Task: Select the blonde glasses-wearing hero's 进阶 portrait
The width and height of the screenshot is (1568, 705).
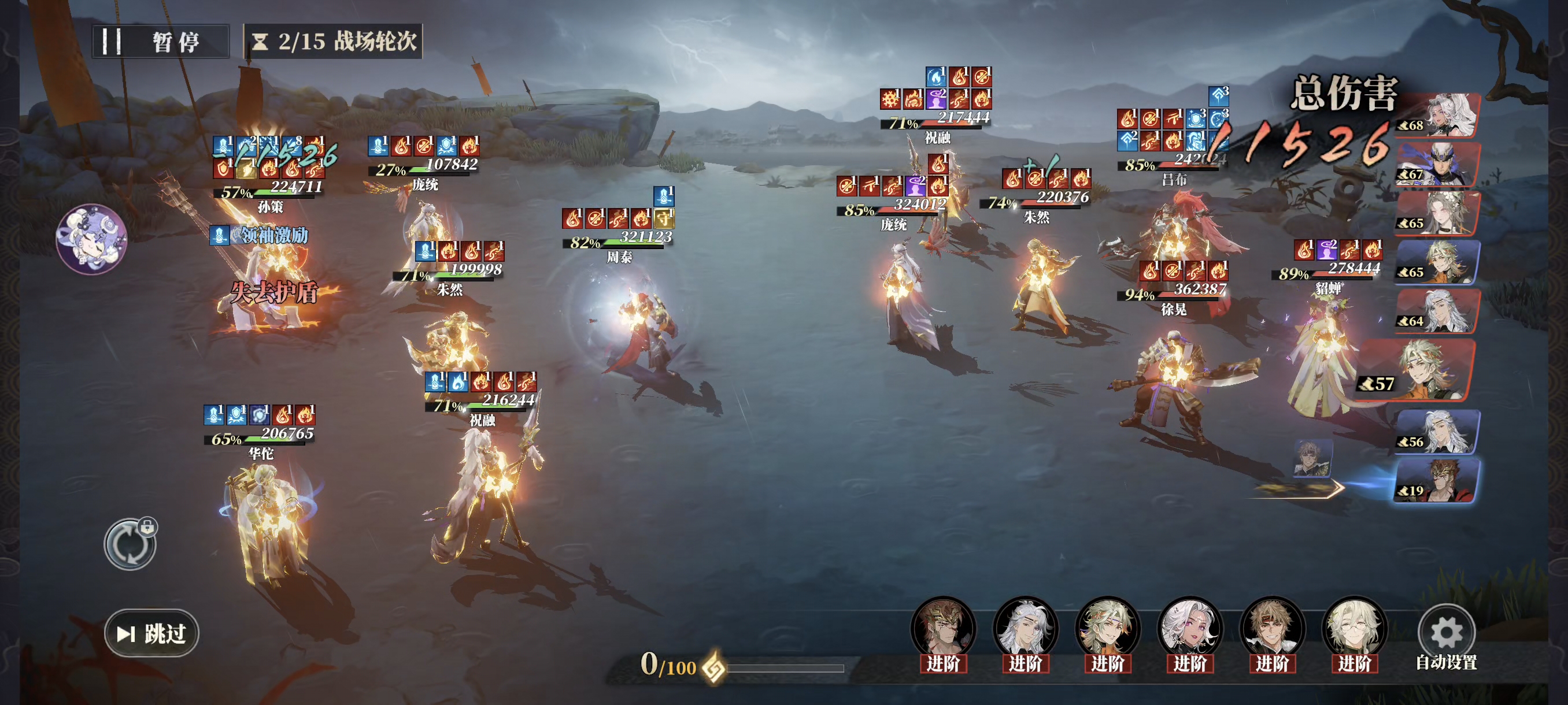Action: [1354, 630]
